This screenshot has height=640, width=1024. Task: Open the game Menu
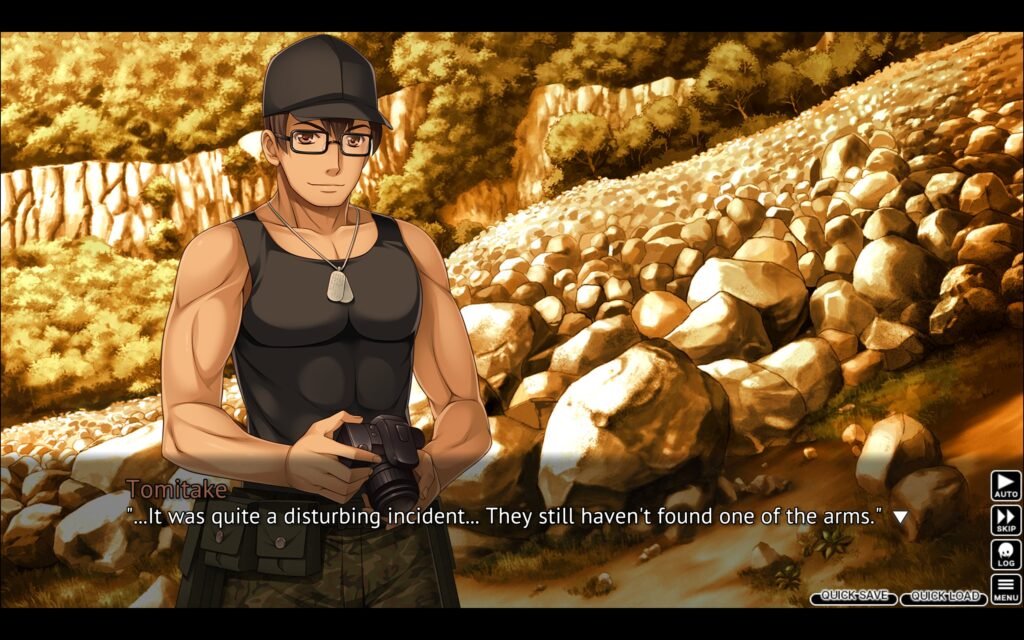[x=1005, y=589]
